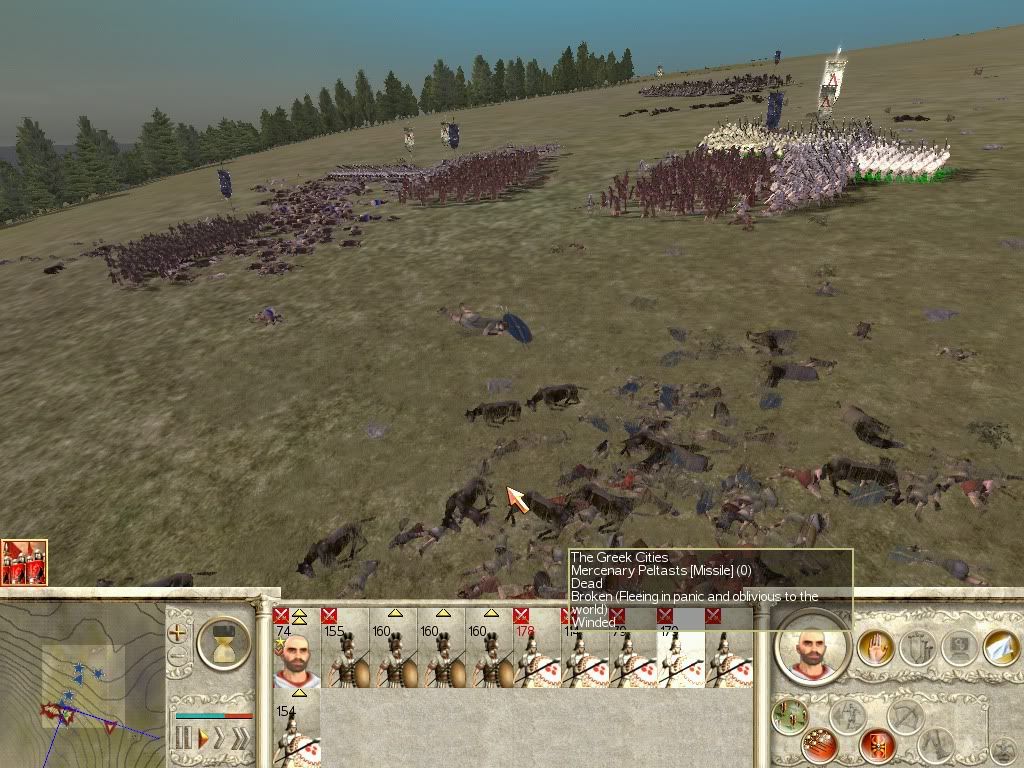This screenshot has width=1024, height=768.
Task: Zoom in the minimap with the plus button
Action: point(178,632)
